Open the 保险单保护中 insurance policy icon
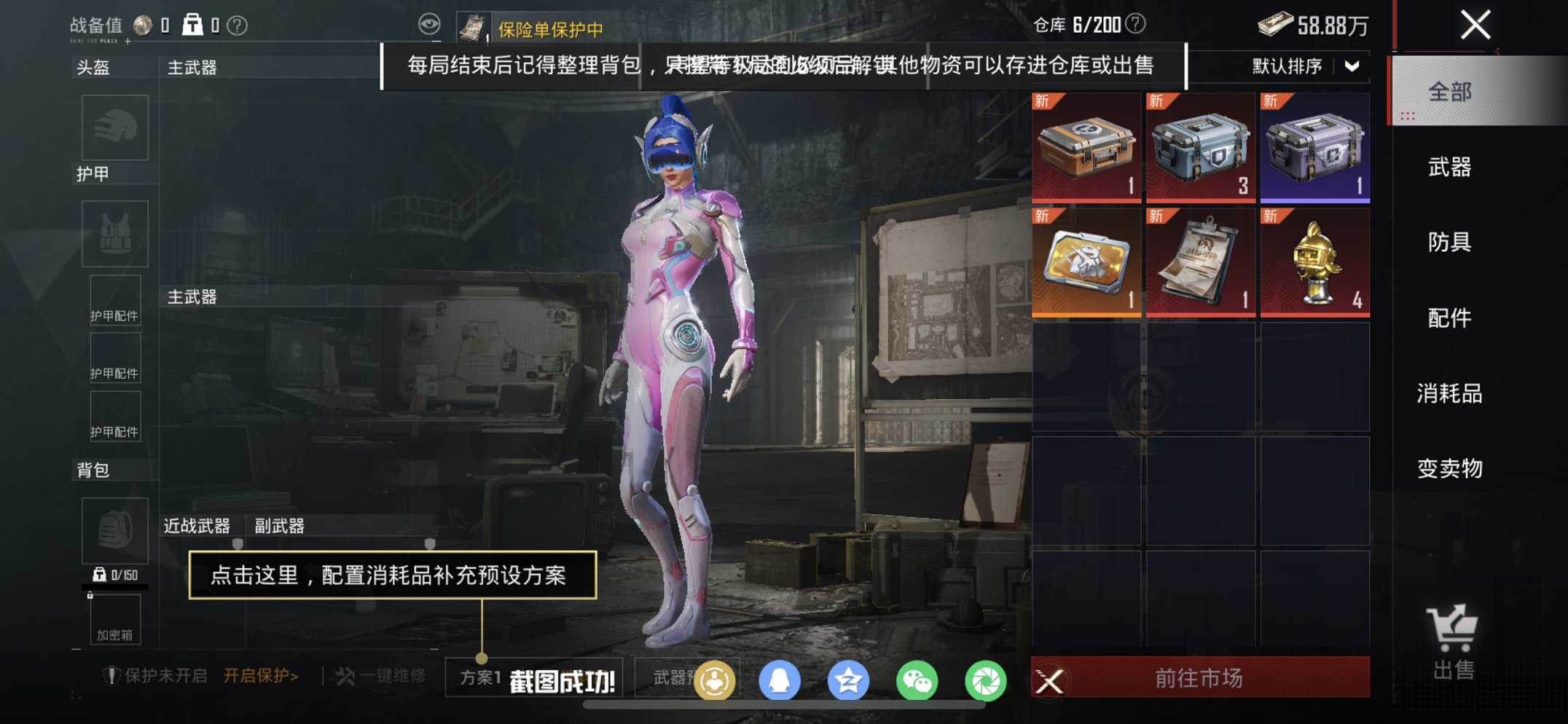This screenshot has width=1568, height=724. point(474,25)
